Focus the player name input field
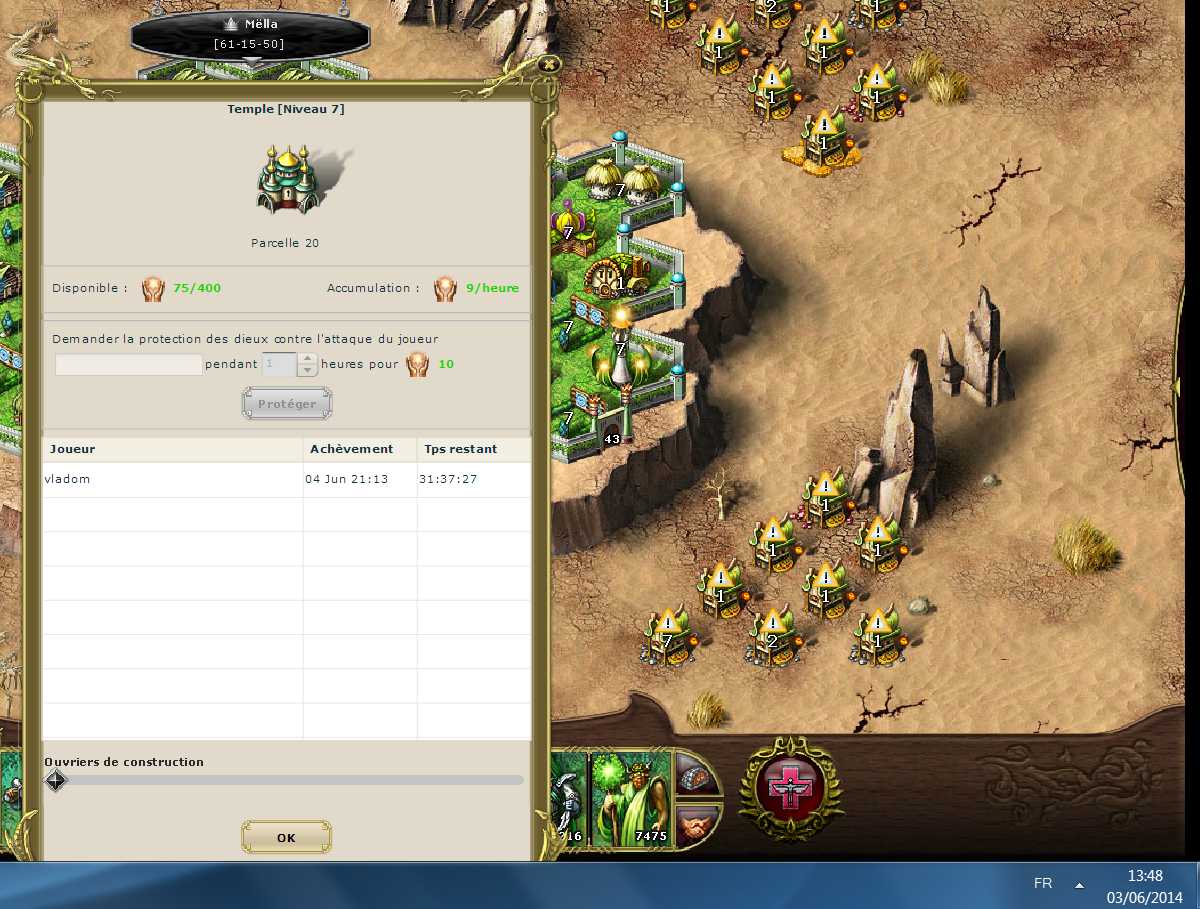The width and height of the screenshot is (1200, 909). (128, 365)
